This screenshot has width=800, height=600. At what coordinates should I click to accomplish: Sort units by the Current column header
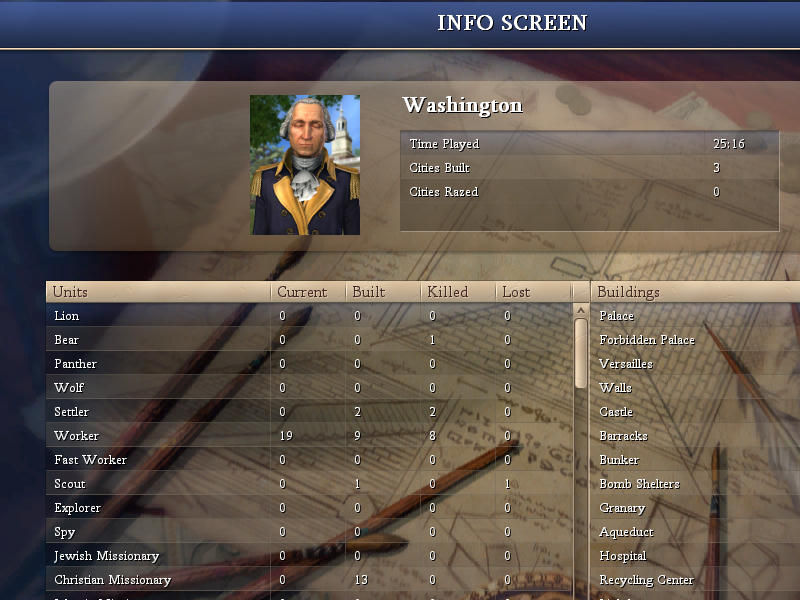308,292
